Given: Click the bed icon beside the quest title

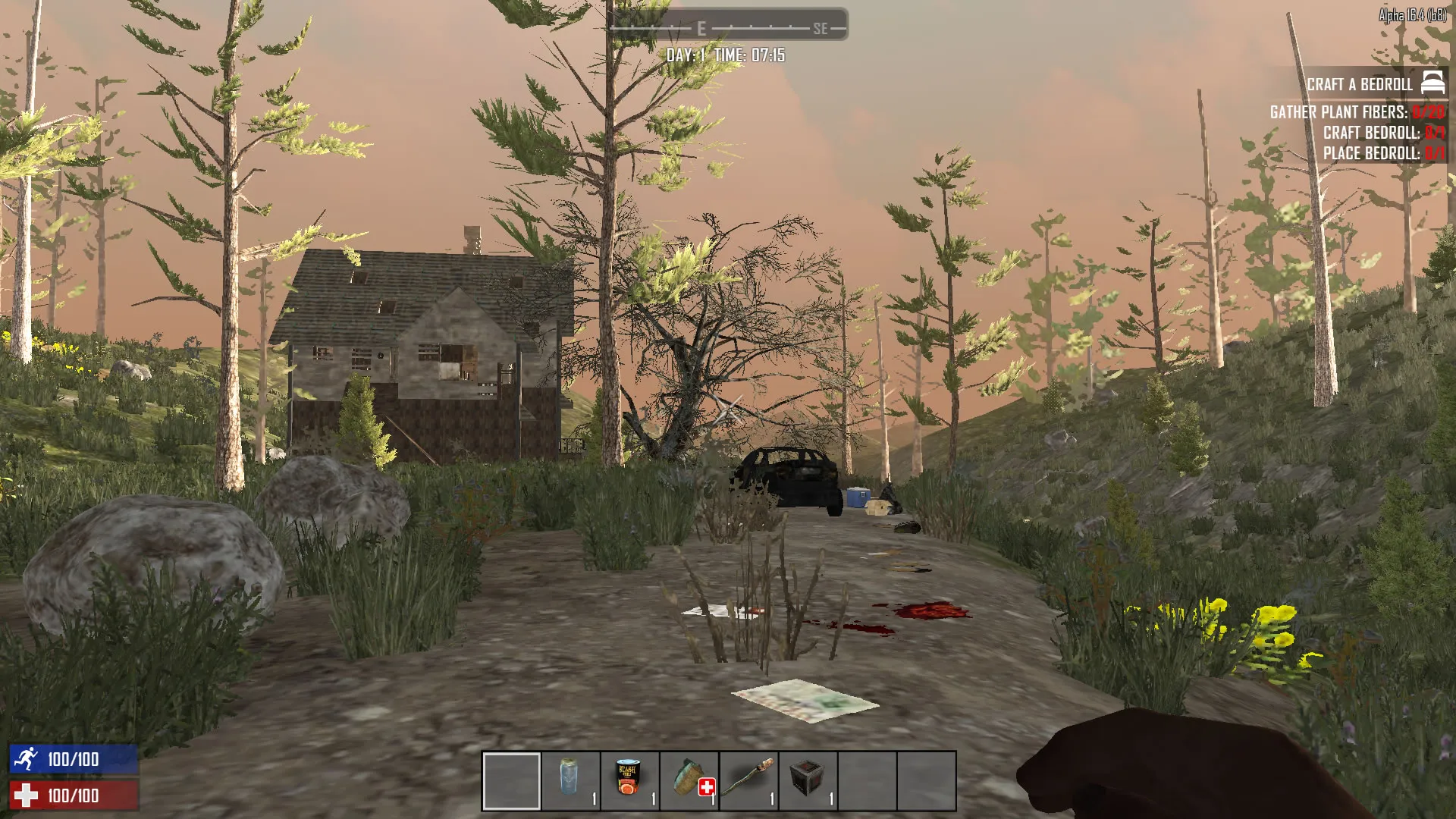Looking at the screenshot, I should click(1432, 83).
